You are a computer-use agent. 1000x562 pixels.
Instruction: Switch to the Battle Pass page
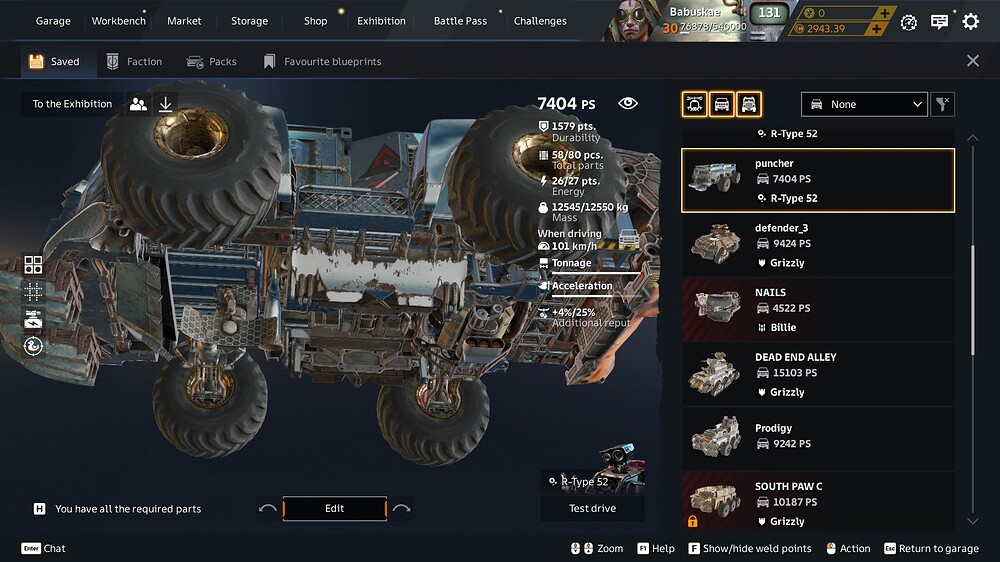point(460,21)
